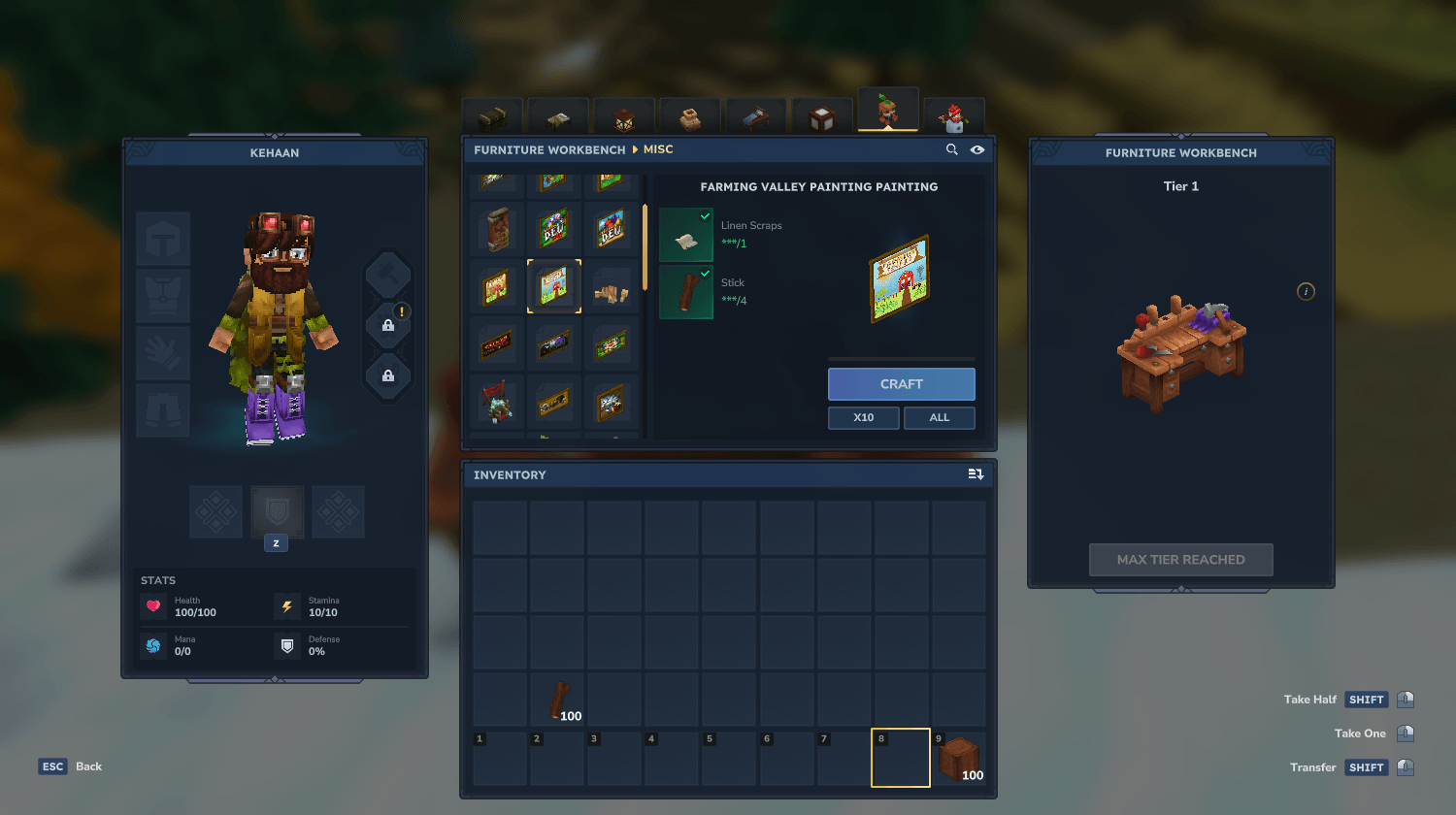This screenshot has width=1456, height=815.
Task: Show workbench info via the 'i' icon
Action: coord(1306,291)
